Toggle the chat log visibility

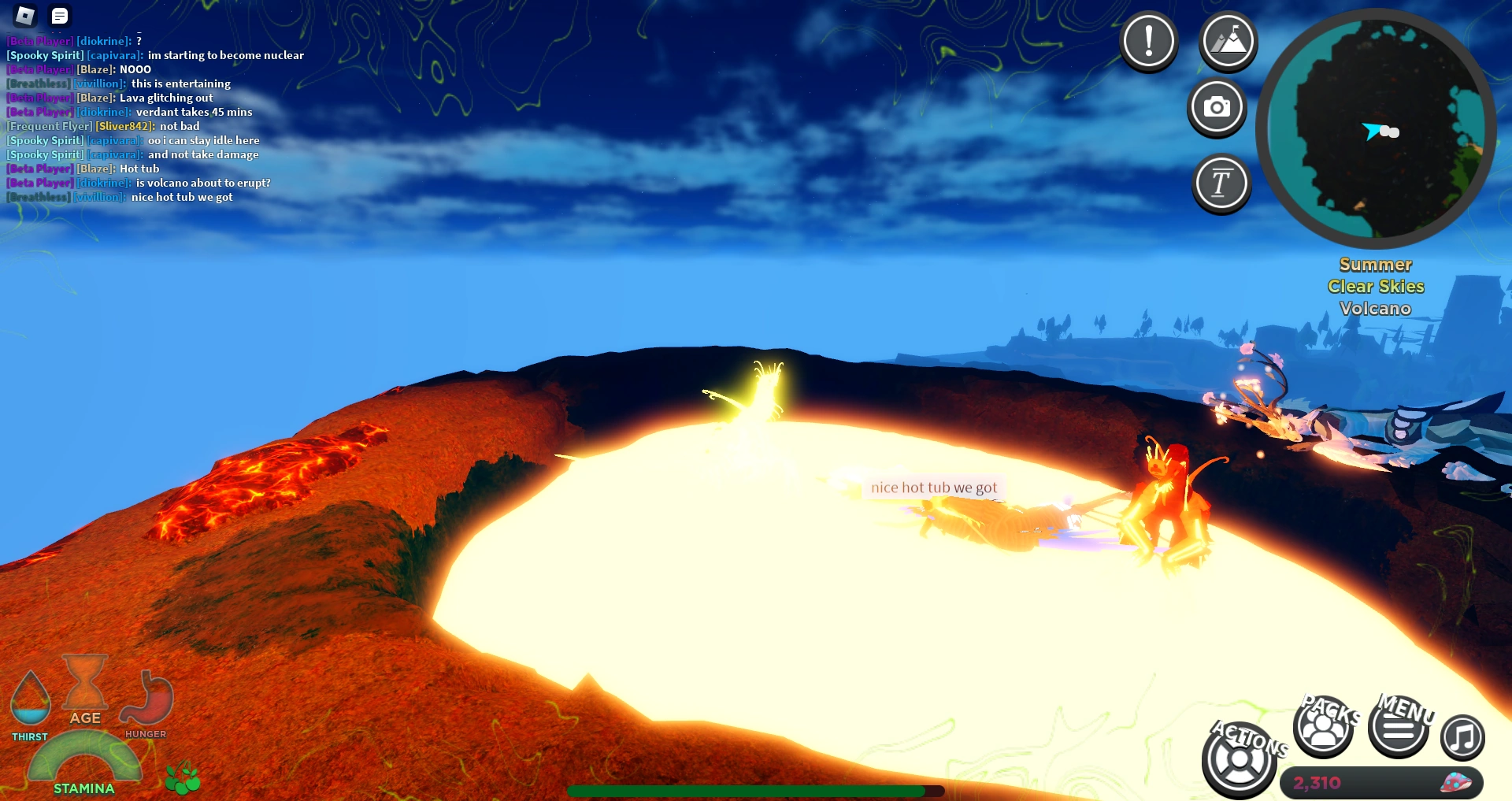tap(59, 15)
